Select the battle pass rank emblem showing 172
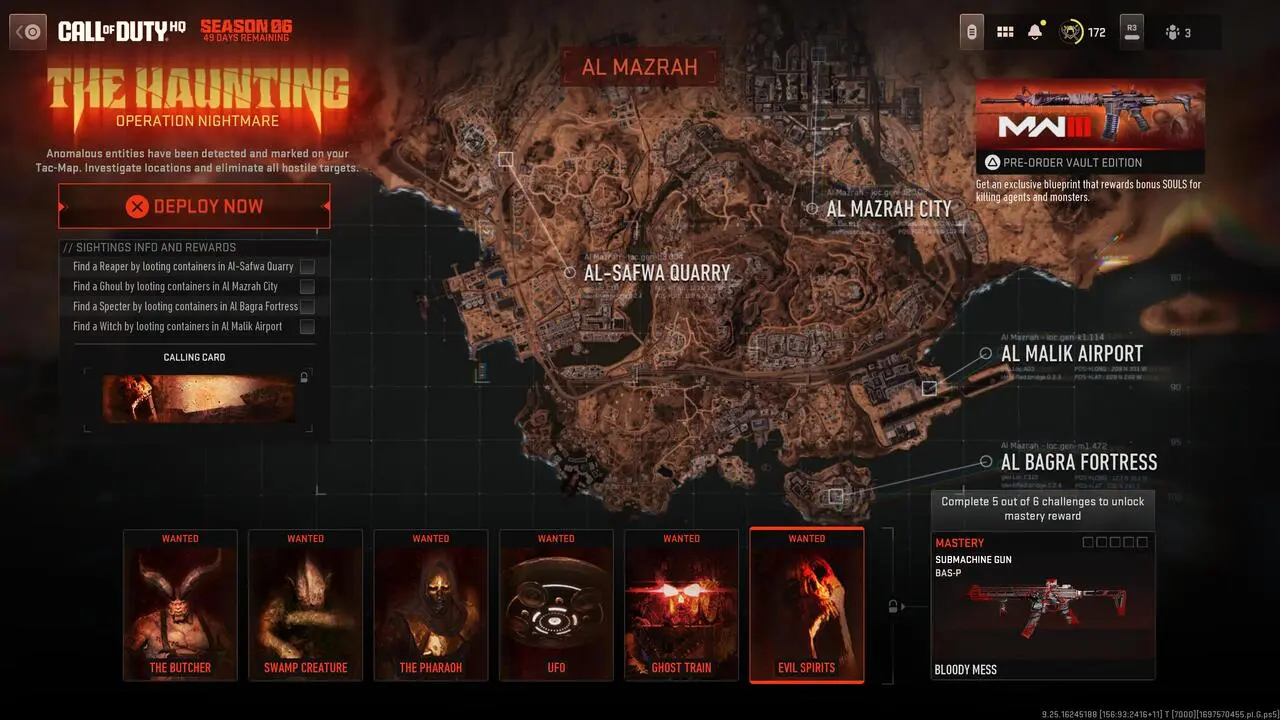 coord(1078,31)
